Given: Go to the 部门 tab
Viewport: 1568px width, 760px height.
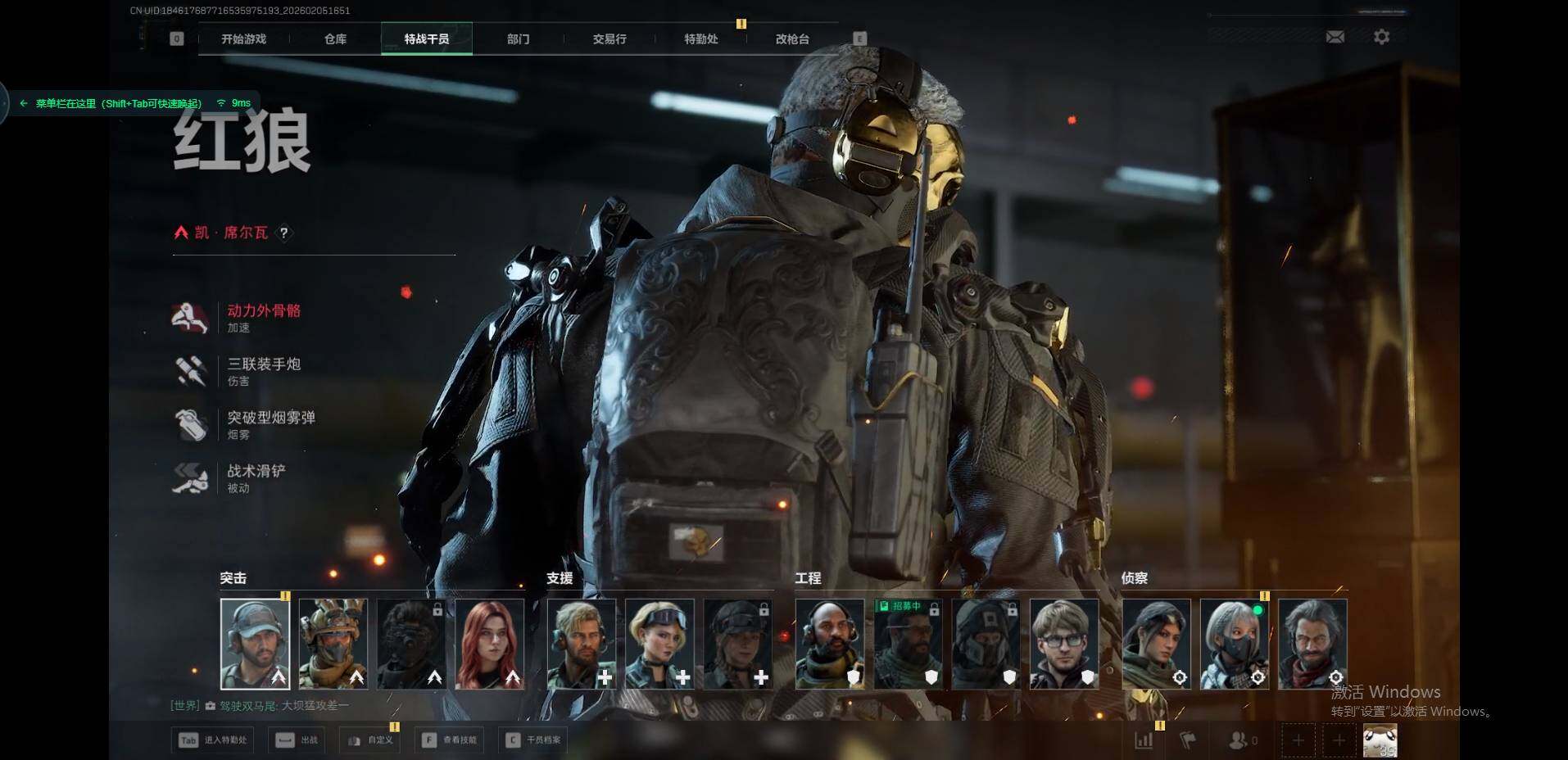Looking at the screenshot, I should point(518,39).
